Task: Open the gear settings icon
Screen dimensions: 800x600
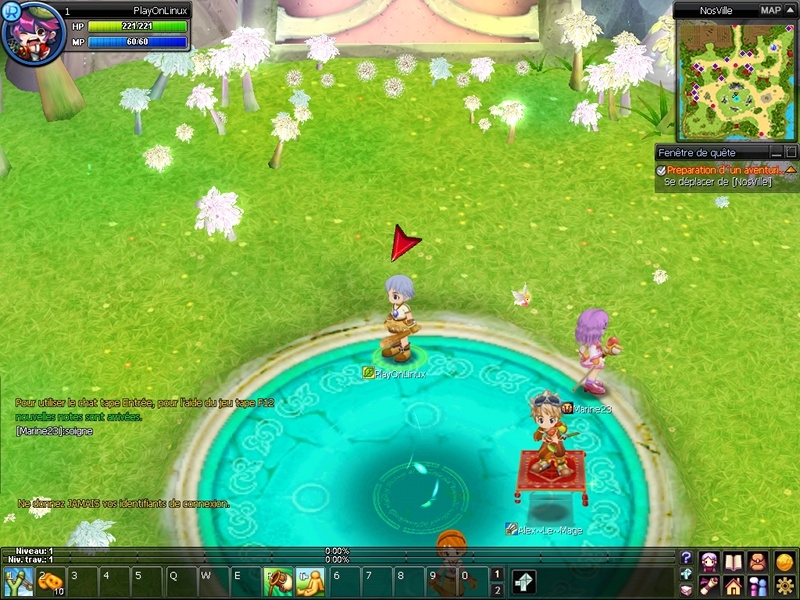Action: click(x=785, y=585)
